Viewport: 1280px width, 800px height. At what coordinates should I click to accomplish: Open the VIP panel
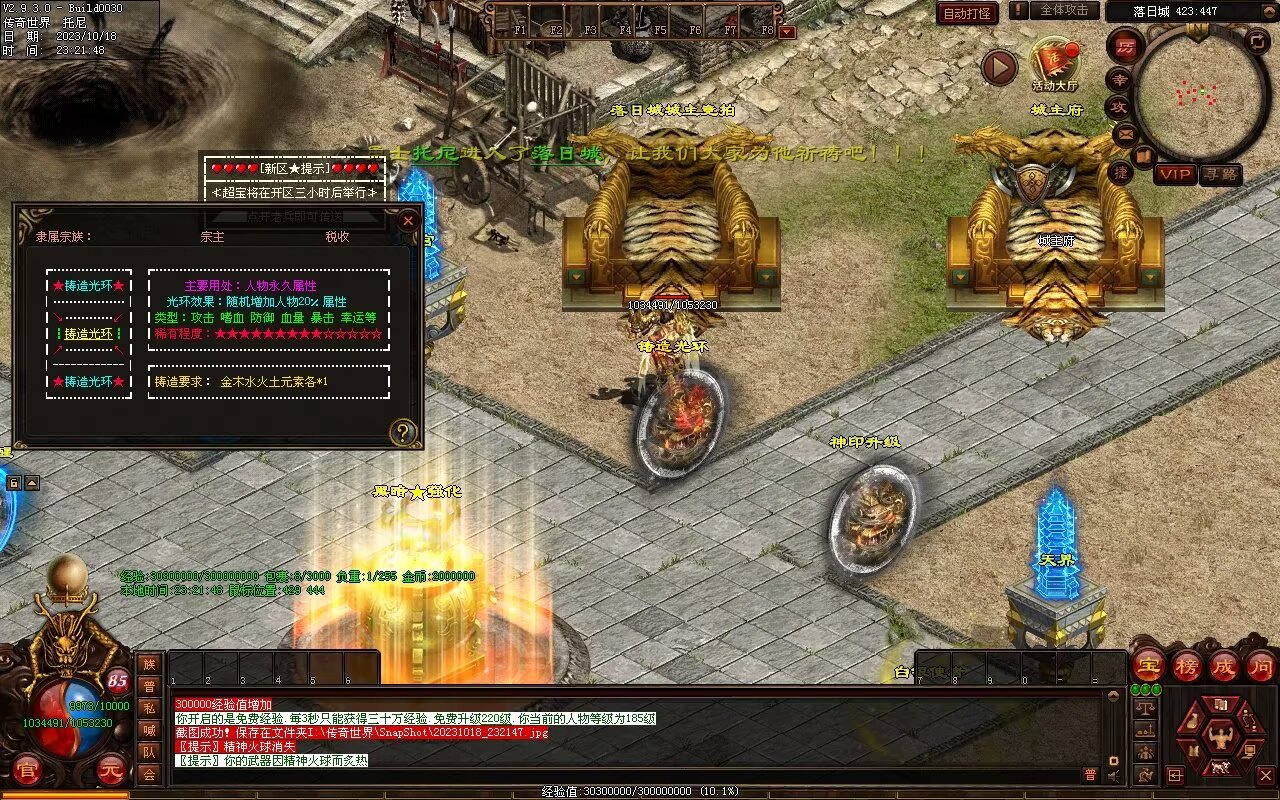pos(1175,174)
